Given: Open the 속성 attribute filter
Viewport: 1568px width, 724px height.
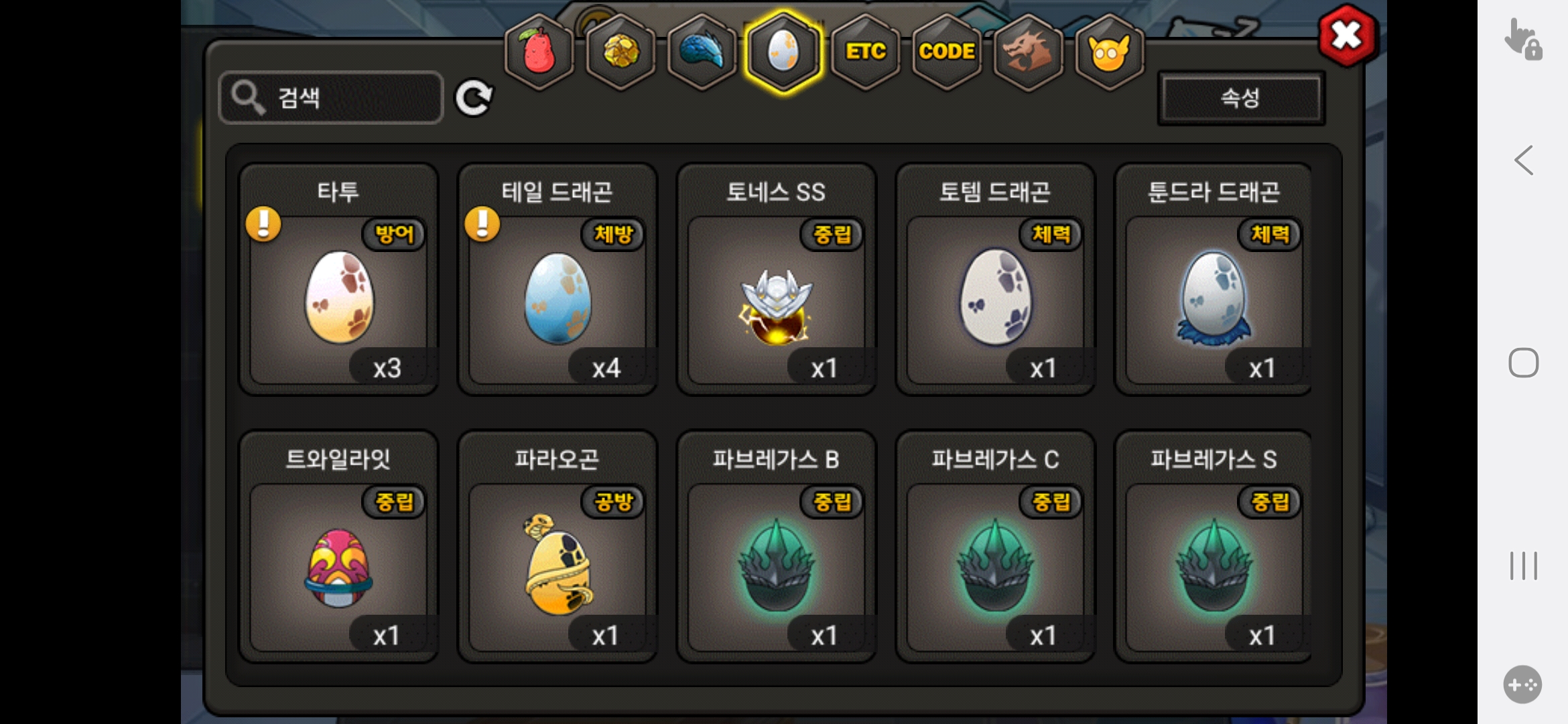Looking at the screenshot, I should click(x=1240, y=99).
